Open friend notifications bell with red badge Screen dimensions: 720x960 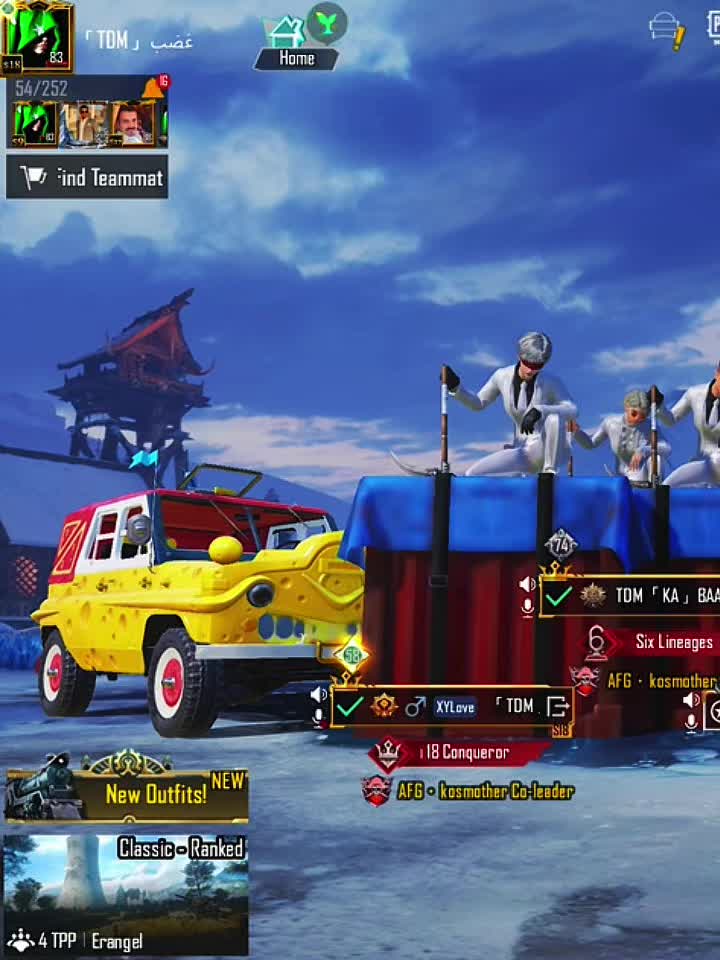(x=153, y=88)
